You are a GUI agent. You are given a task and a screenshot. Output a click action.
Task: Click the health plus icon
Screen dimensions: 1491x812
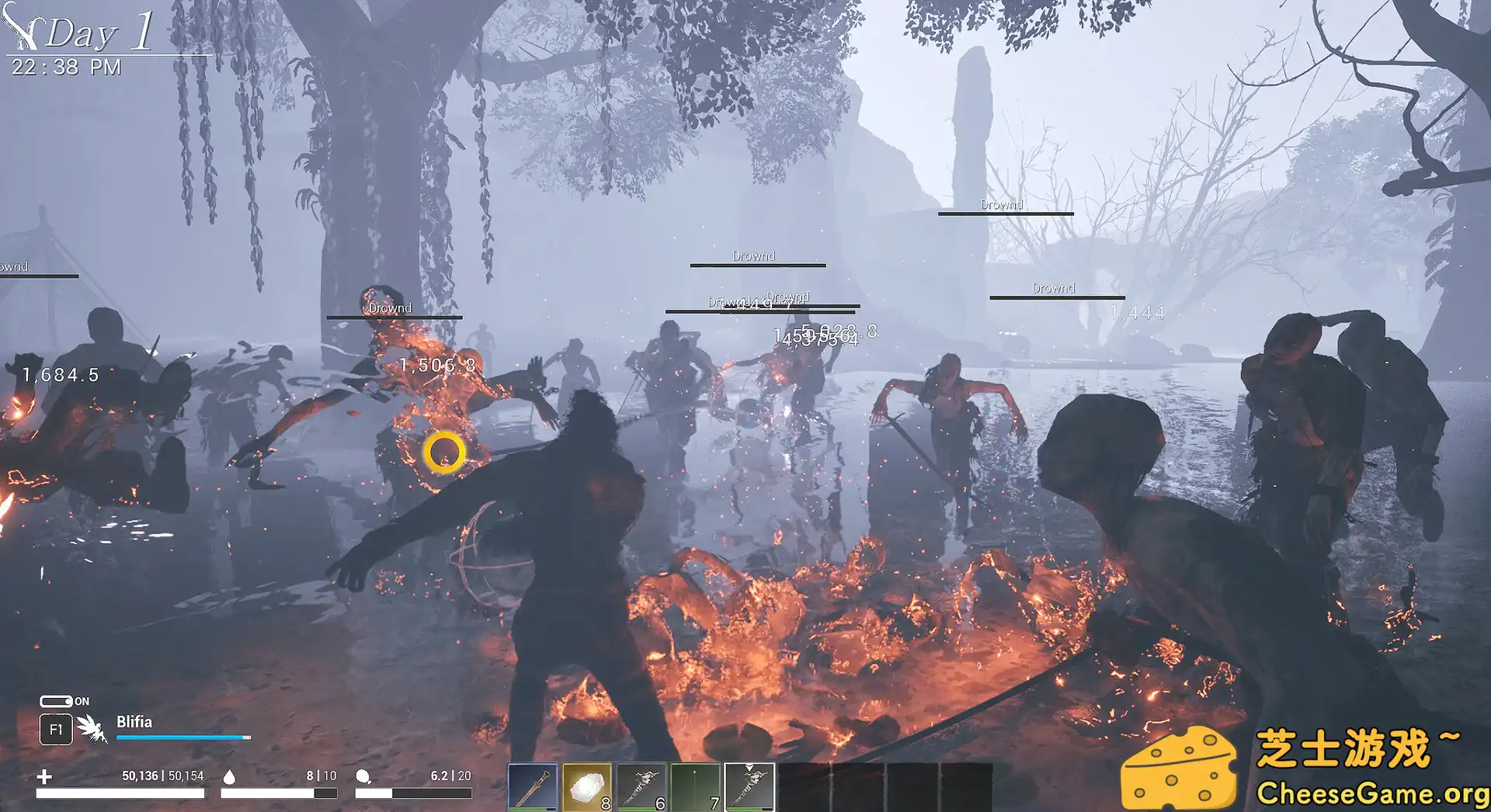click(44, 776)
